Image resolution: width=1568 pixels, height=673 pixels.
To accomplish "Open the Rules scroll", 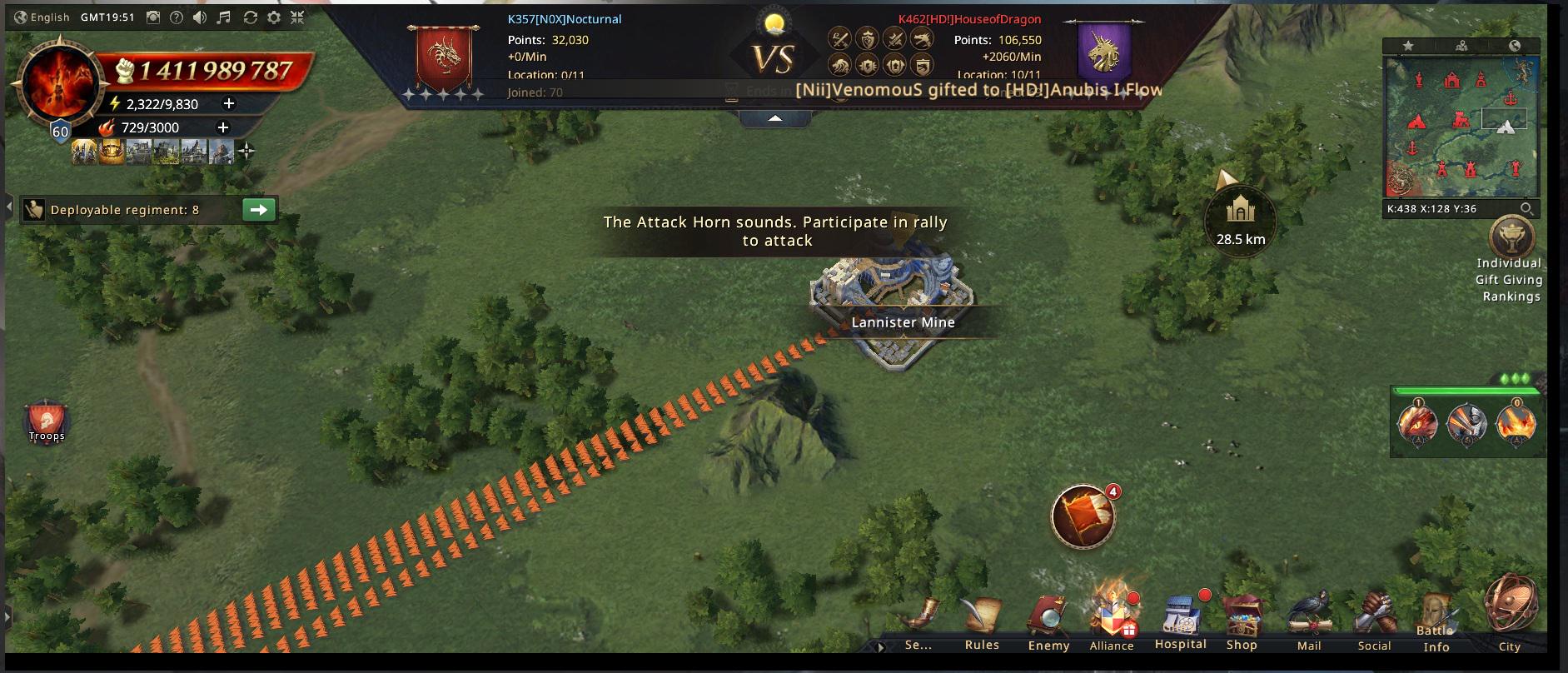I will 982,623.
